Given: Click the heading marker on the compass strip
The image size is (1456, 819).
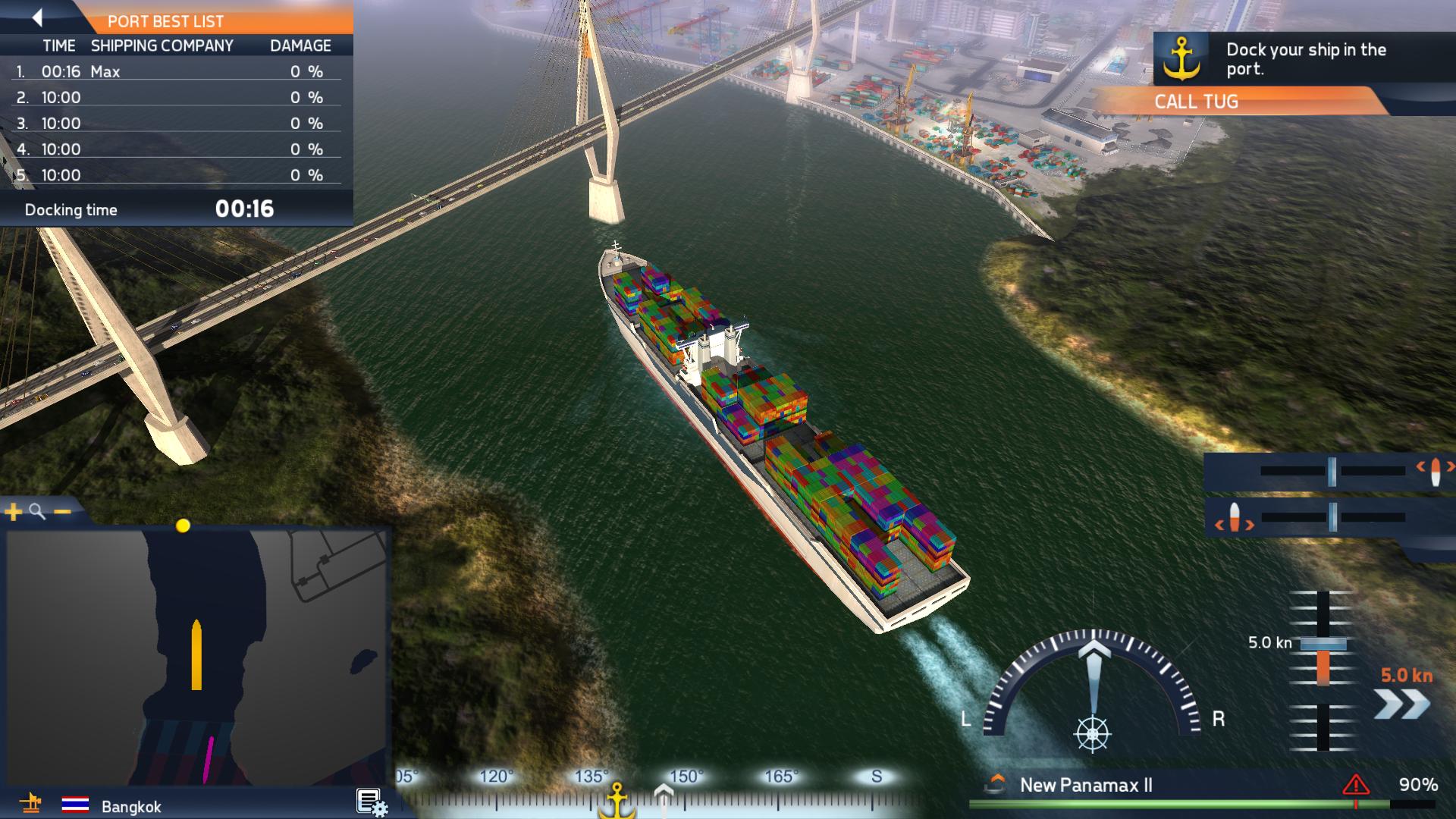Looking at the screenshot, I should 663,792.
